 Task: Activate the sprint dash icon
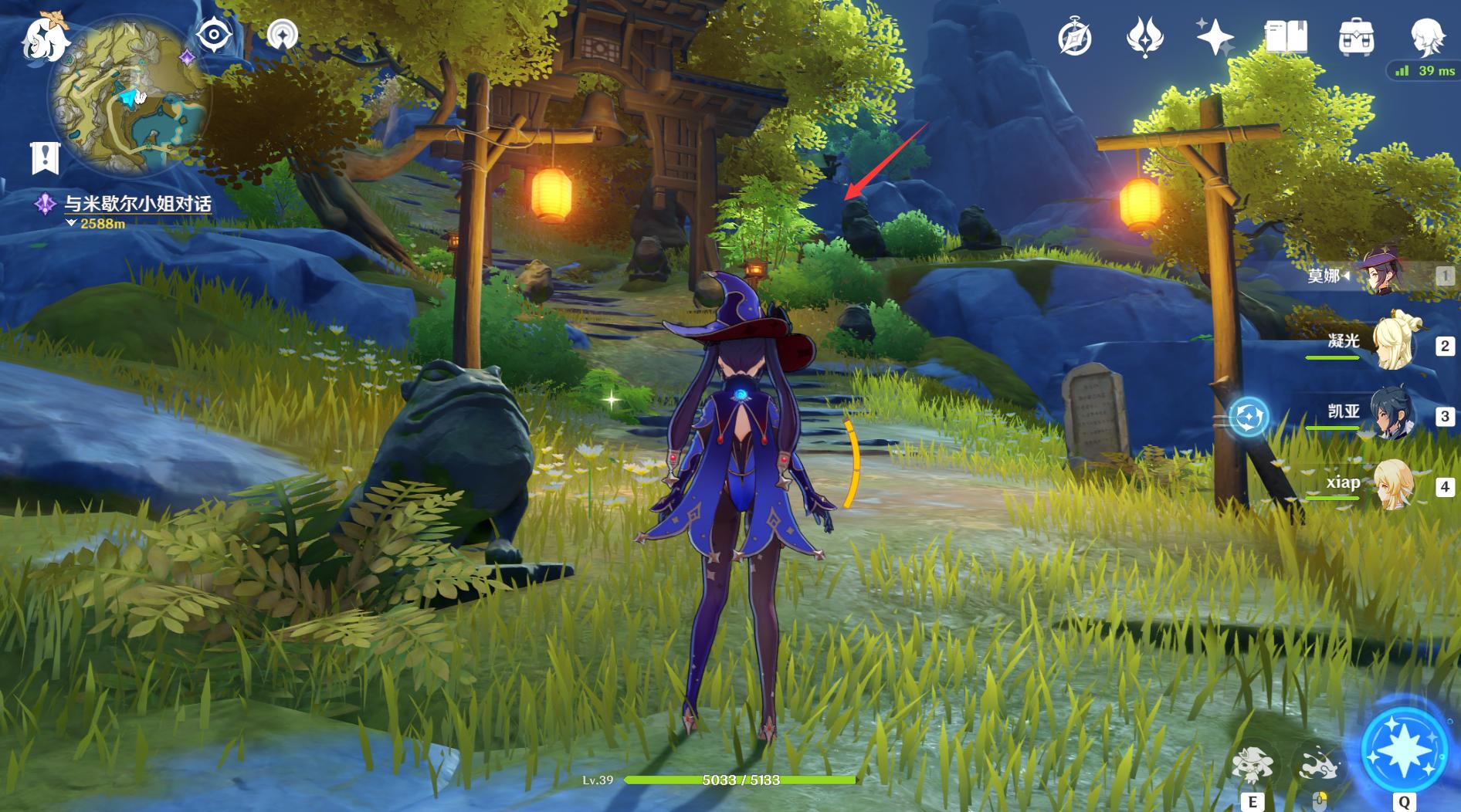pos(1320,765)
